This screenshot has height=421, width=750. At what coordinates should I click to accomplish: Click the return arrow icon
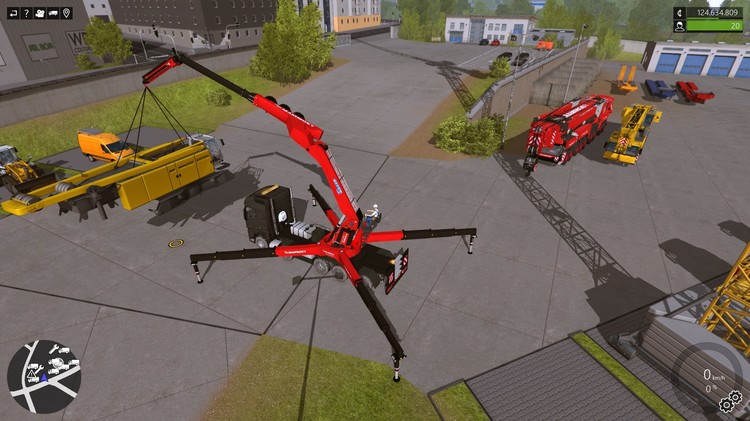(12, 13)
